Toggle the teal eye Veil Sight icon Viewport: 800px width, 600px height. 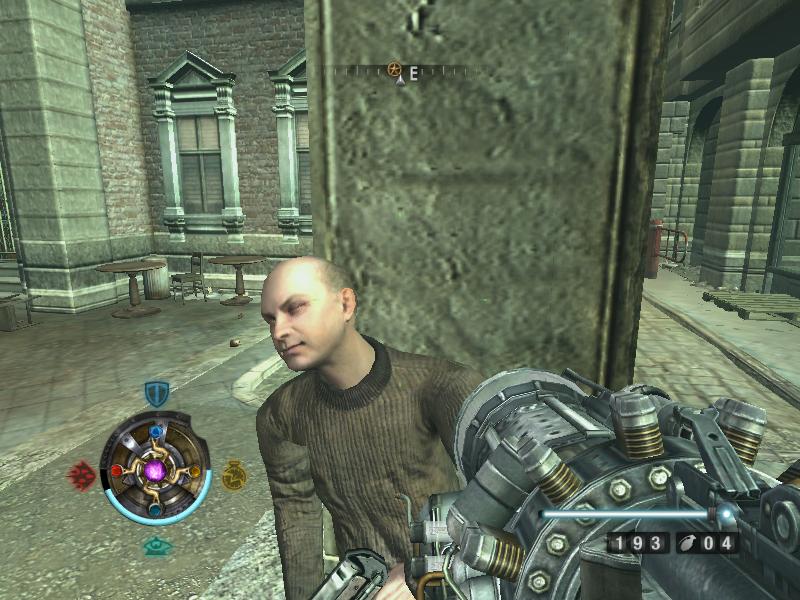pos(156,546)
